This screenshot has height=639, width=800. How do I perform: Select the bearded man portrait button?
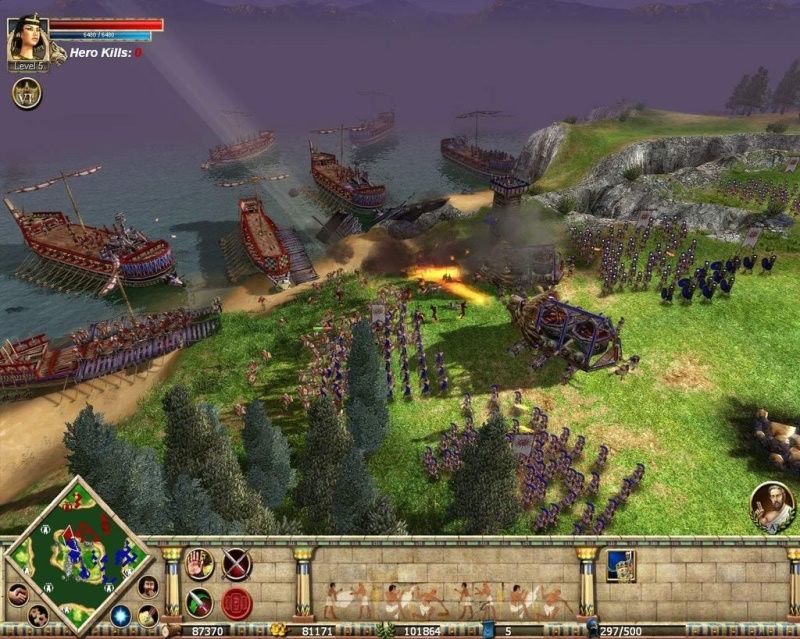147,586
